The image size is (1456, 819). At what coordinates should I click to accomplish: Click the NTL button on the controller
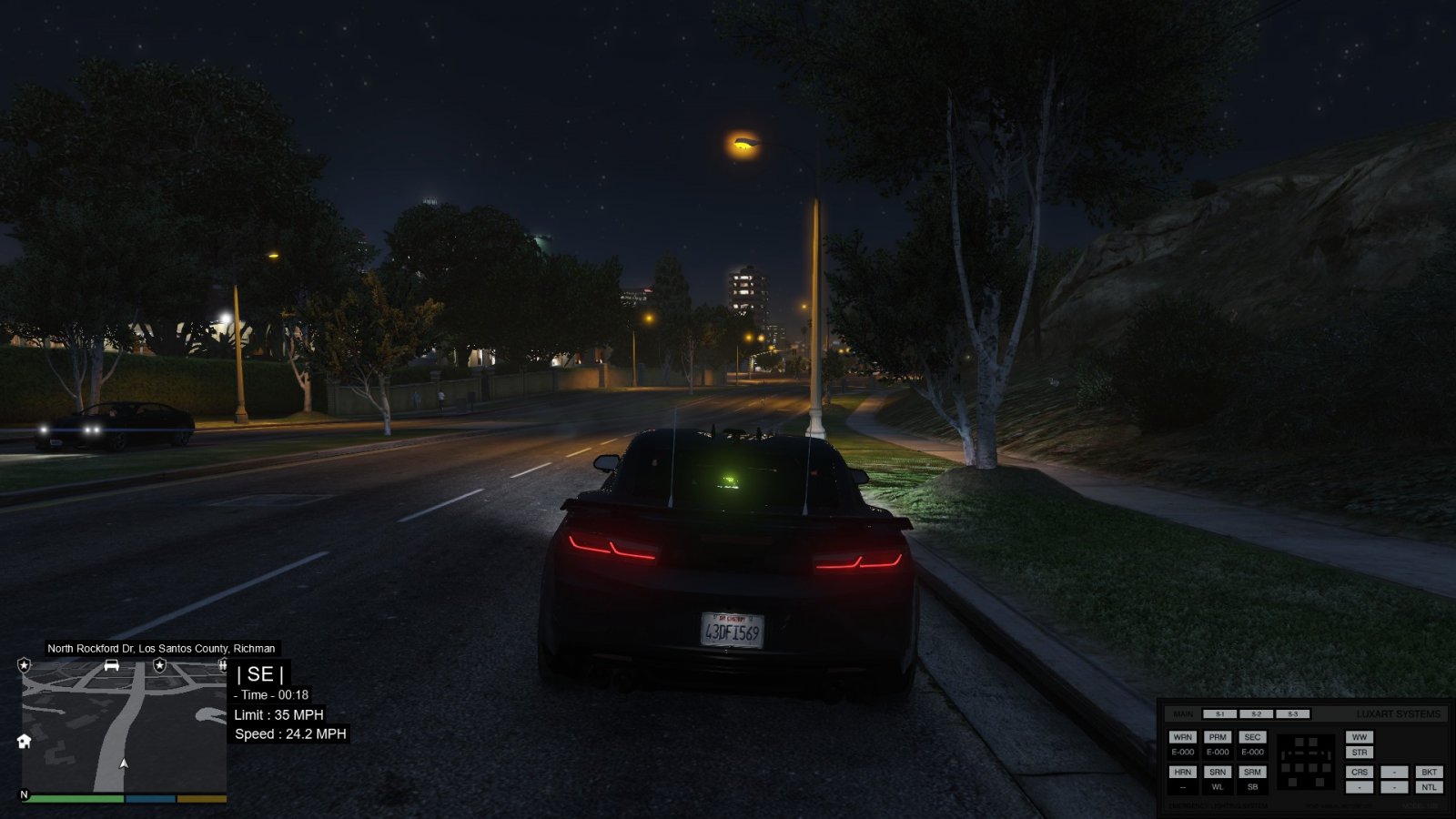(x=1429, y=787)
